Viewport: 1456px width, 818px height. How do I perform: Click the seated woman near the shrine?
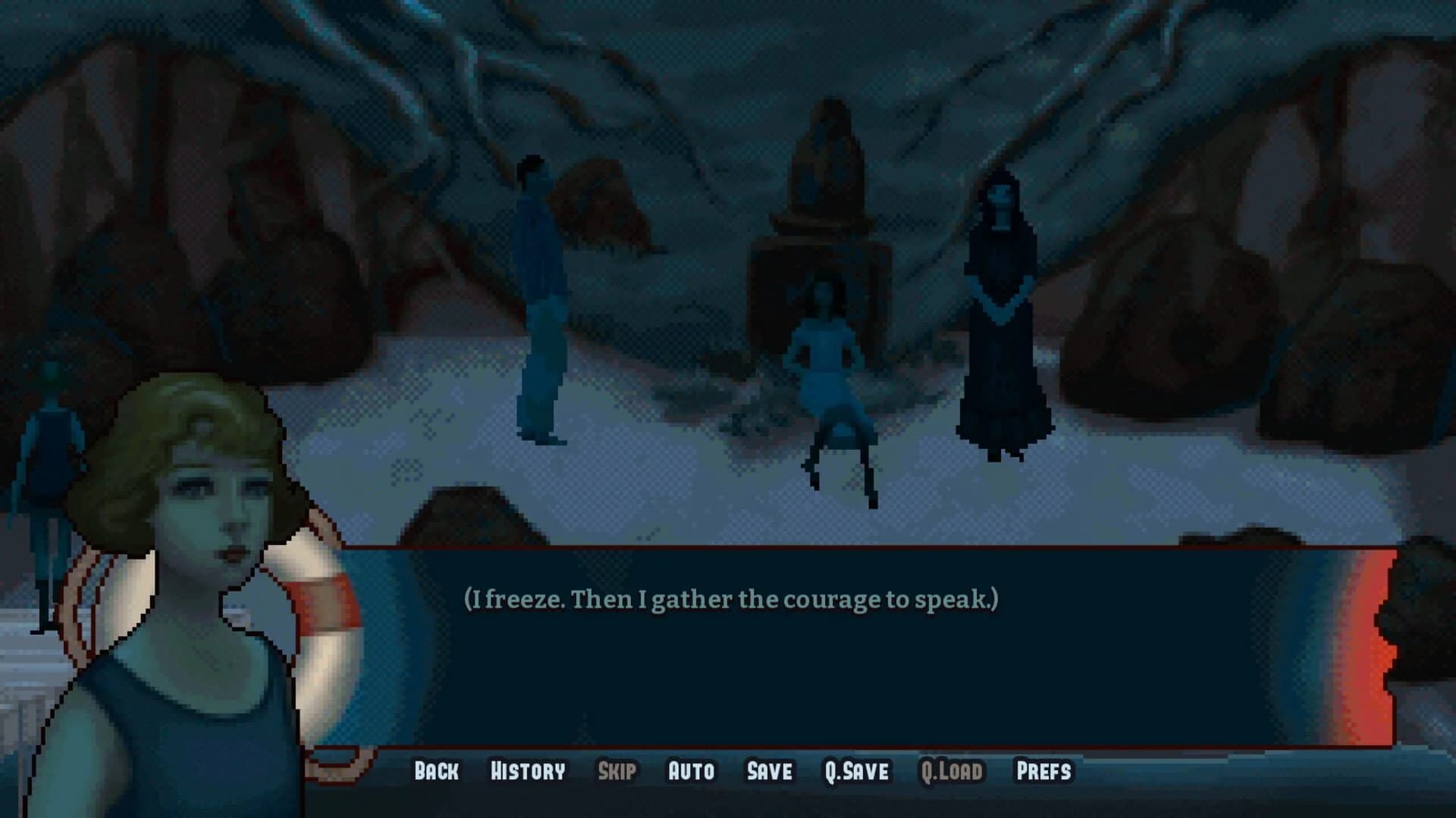(x=827, y=356)
